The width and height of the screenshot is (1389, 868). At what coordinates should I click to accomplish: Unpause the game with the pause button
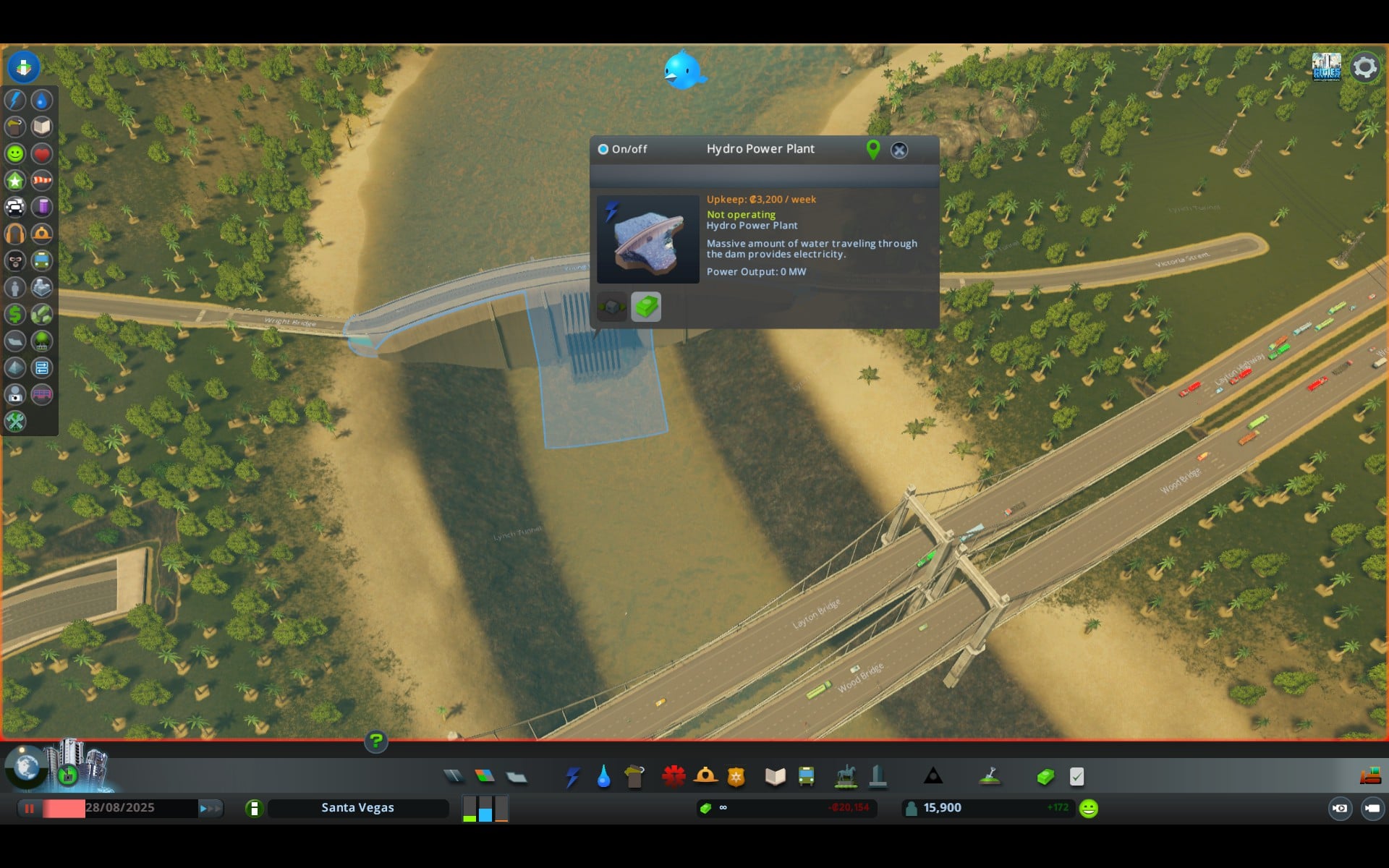(x=30, y=808)
